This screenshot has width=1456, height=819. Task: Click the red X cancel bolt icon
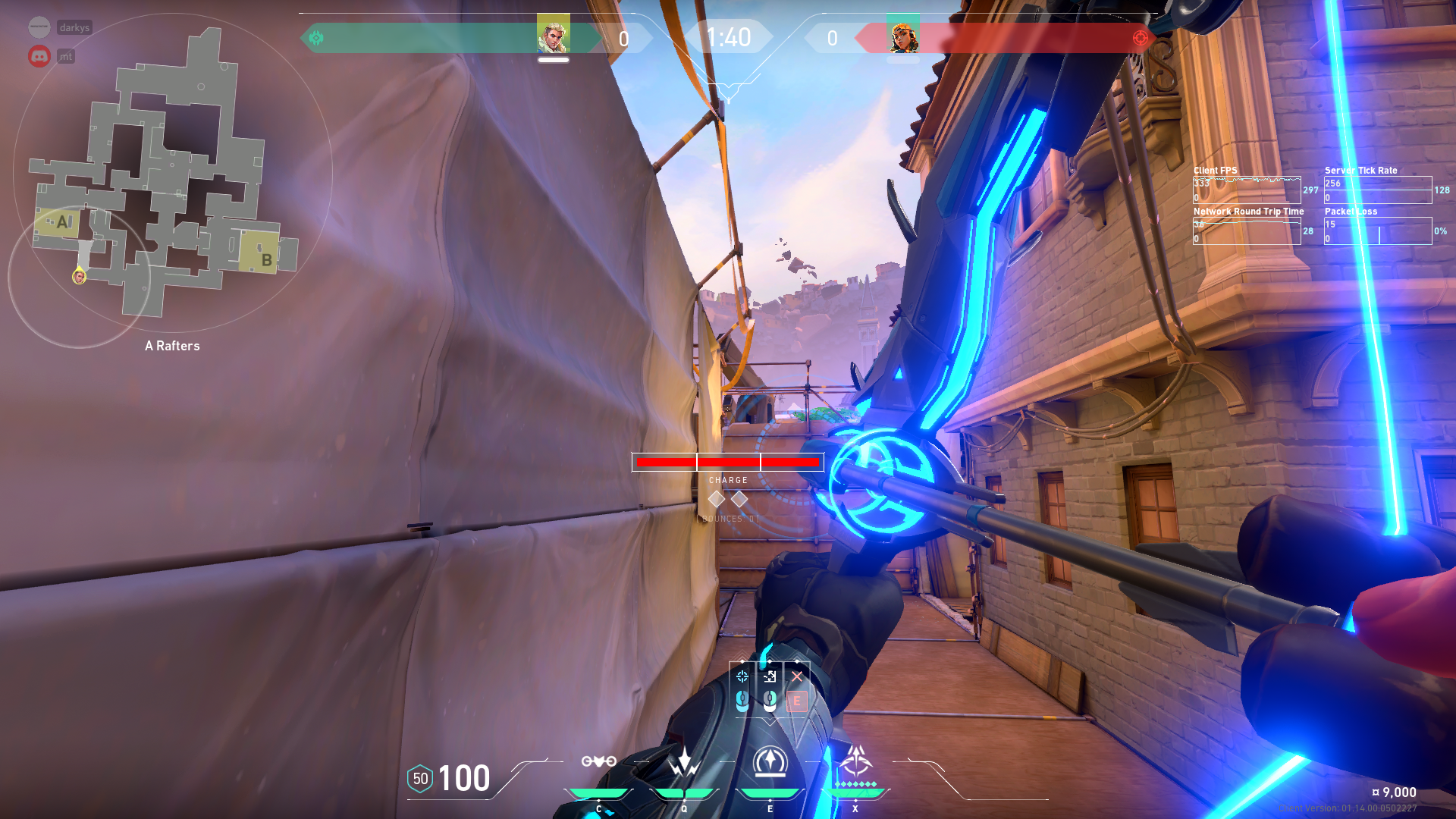(796, 676)
